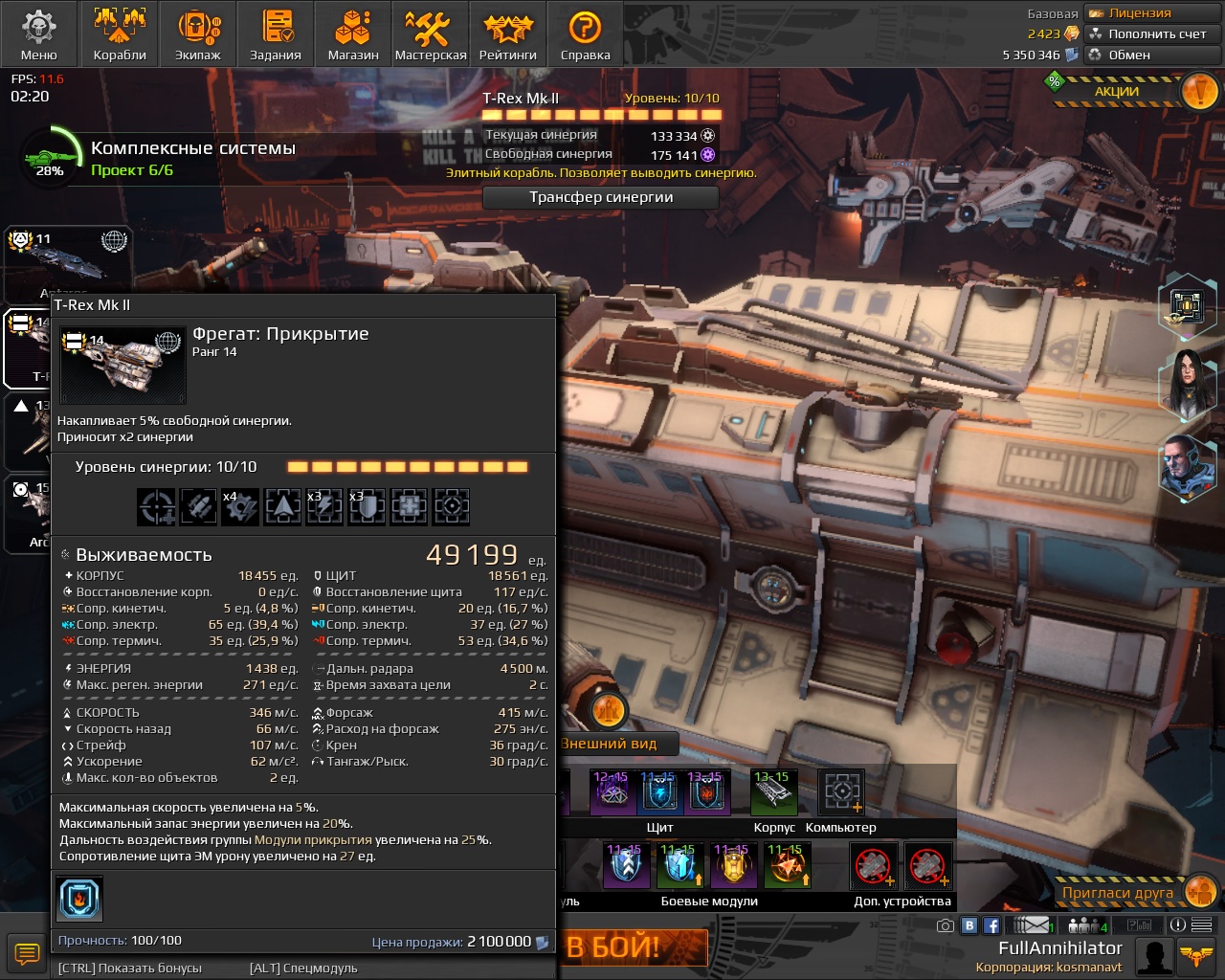Take a screenshot with the camera icon
Image resolution: width=1225 pixels, height=980 pixels.
[x=946, y=925]
